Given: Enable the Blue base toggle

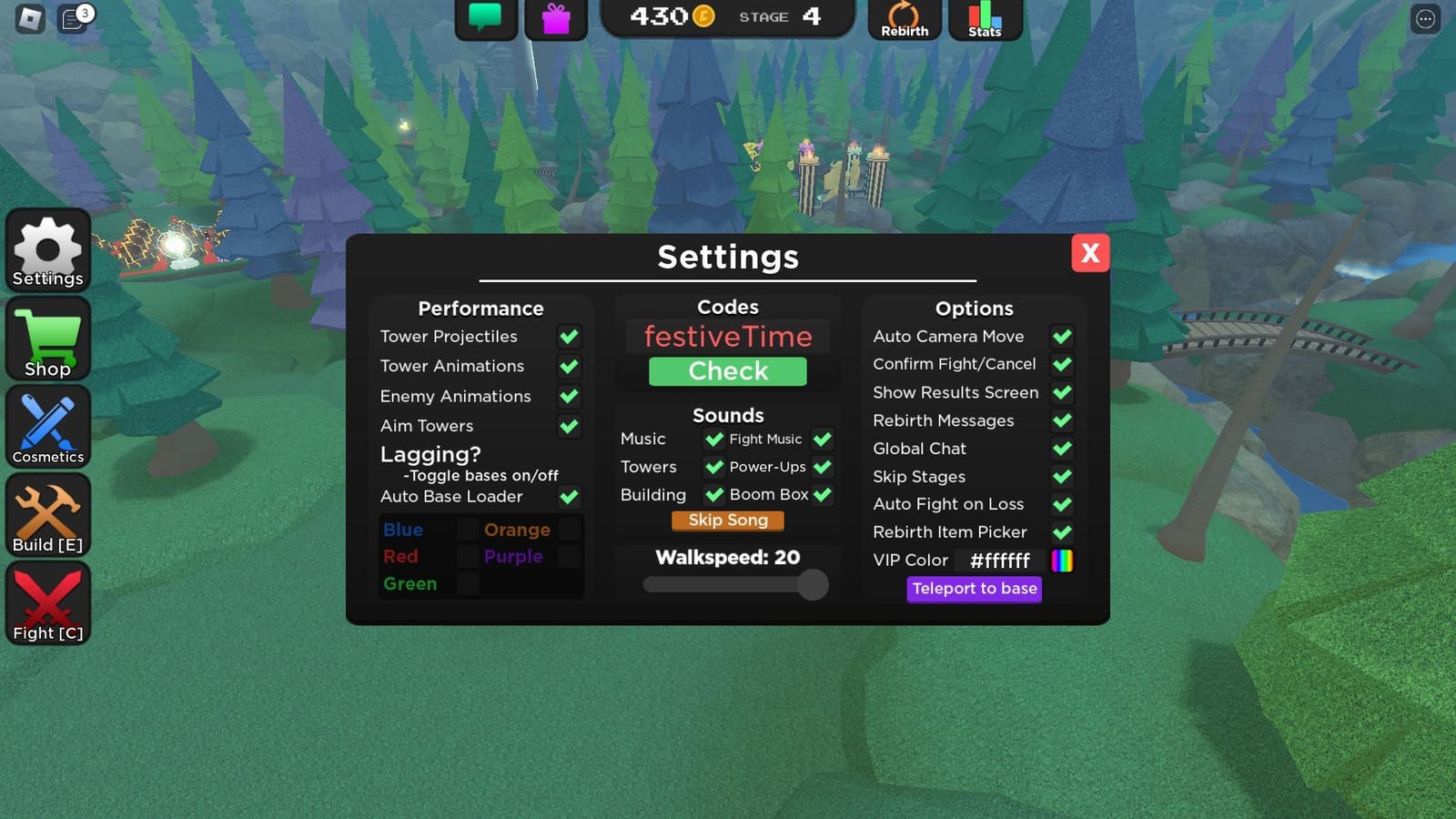Looking at the screenshot, I should tap(467, 530).
